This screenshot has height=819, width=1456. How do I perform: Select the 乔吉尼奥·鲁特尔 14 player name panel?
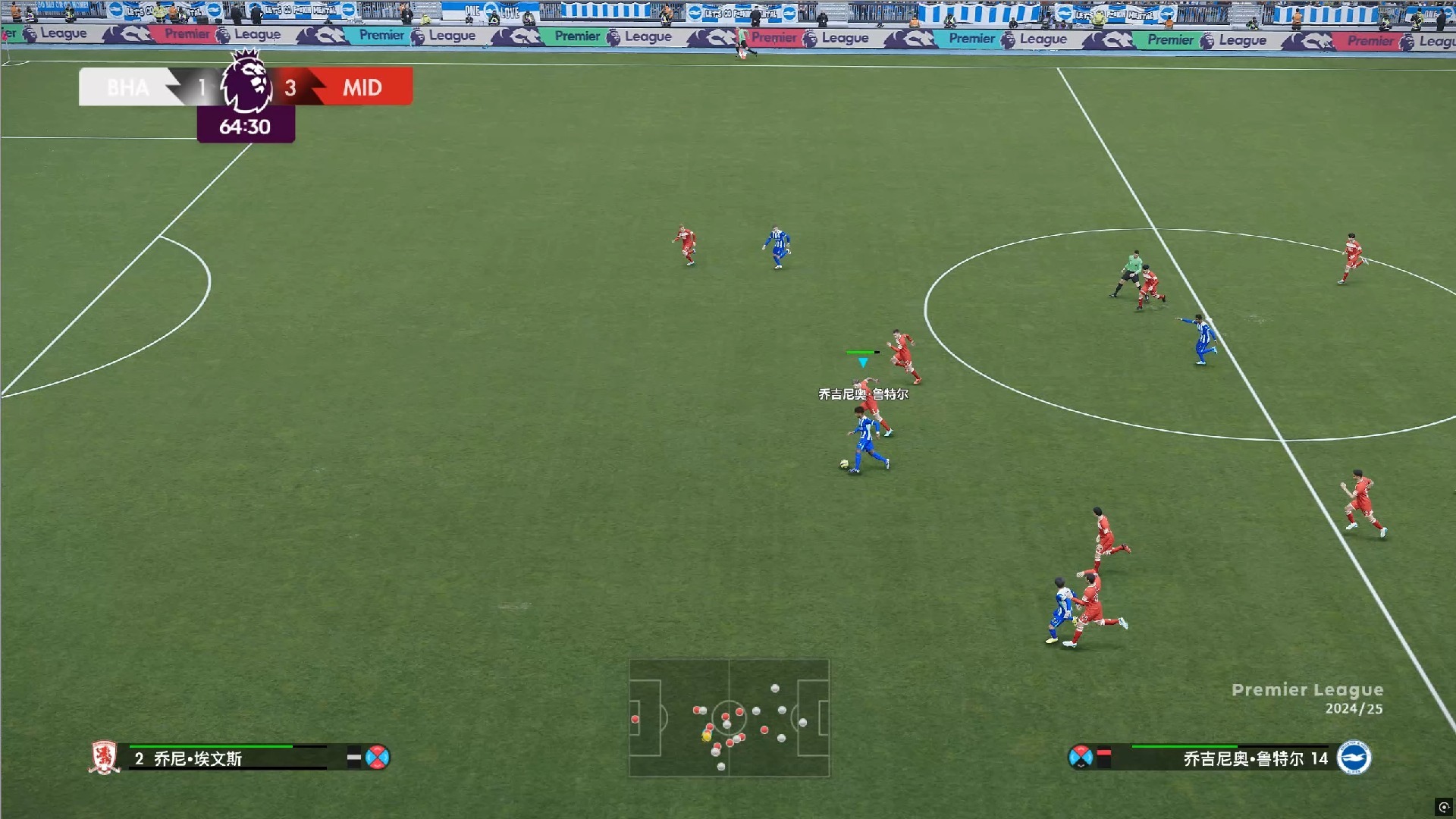1228,758
